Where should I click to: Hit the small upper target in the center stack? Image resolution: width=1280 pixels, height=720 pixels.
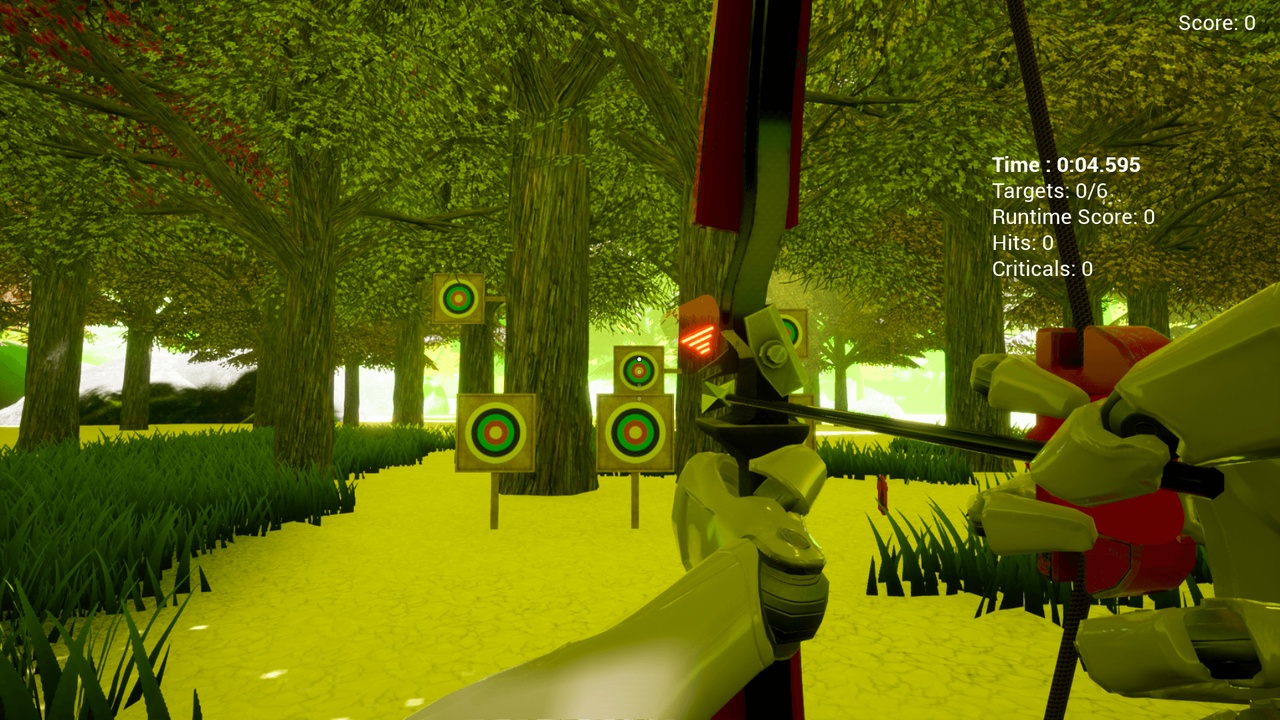click(637, 372)
